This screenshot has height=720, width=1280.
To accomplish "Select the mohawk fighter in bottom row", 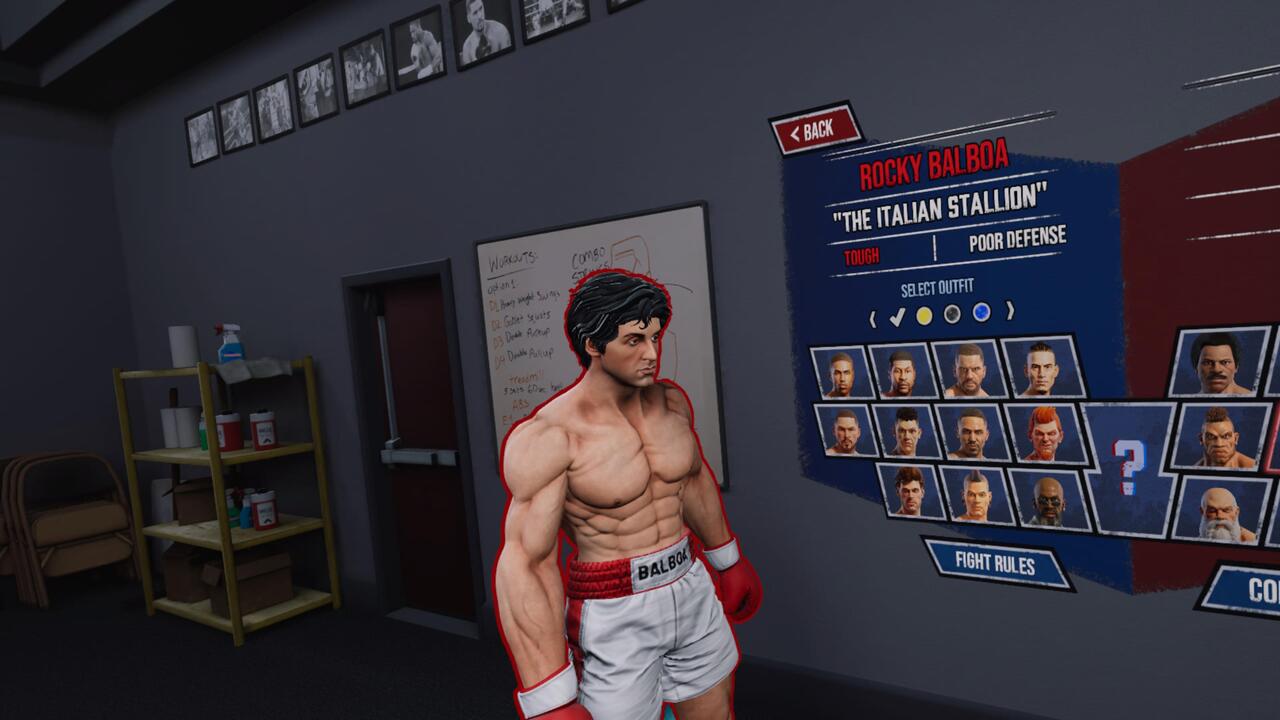I will click(975, 493).
